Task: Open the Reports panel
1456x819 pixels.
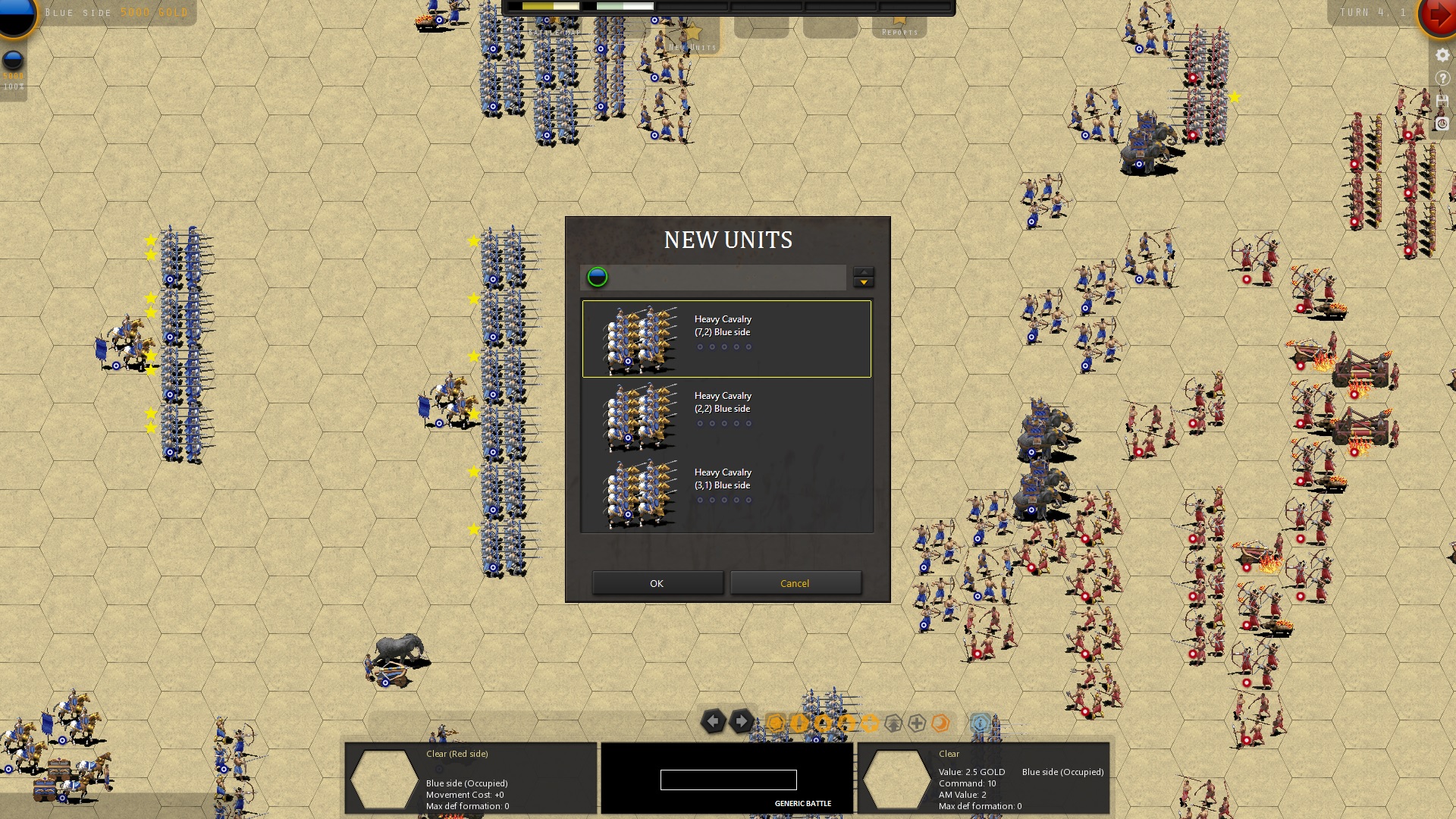Action: click(899, 32)
